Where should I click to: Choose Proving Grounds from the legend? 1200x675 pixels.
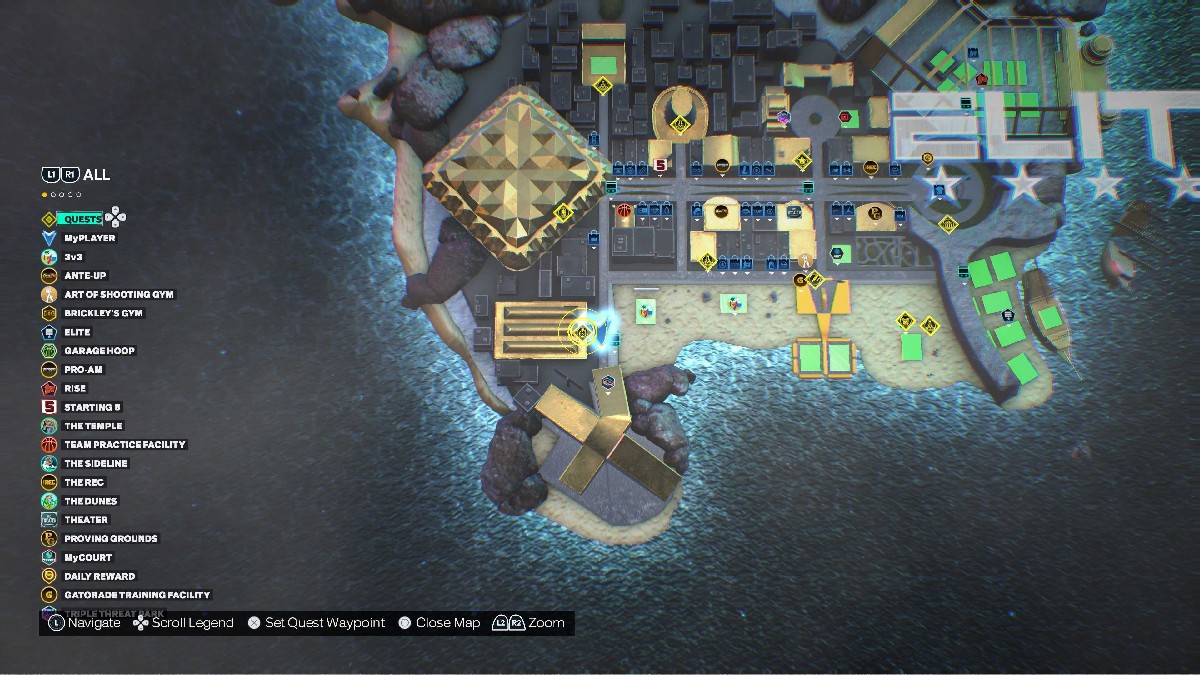(x=110, y=538)
